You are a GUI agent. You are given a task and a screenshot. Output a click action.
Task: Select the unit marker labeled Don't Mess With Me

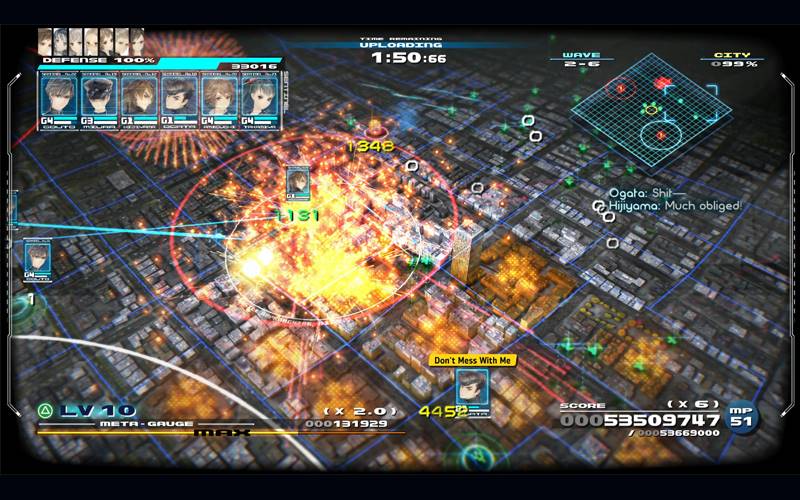(472, 389)
